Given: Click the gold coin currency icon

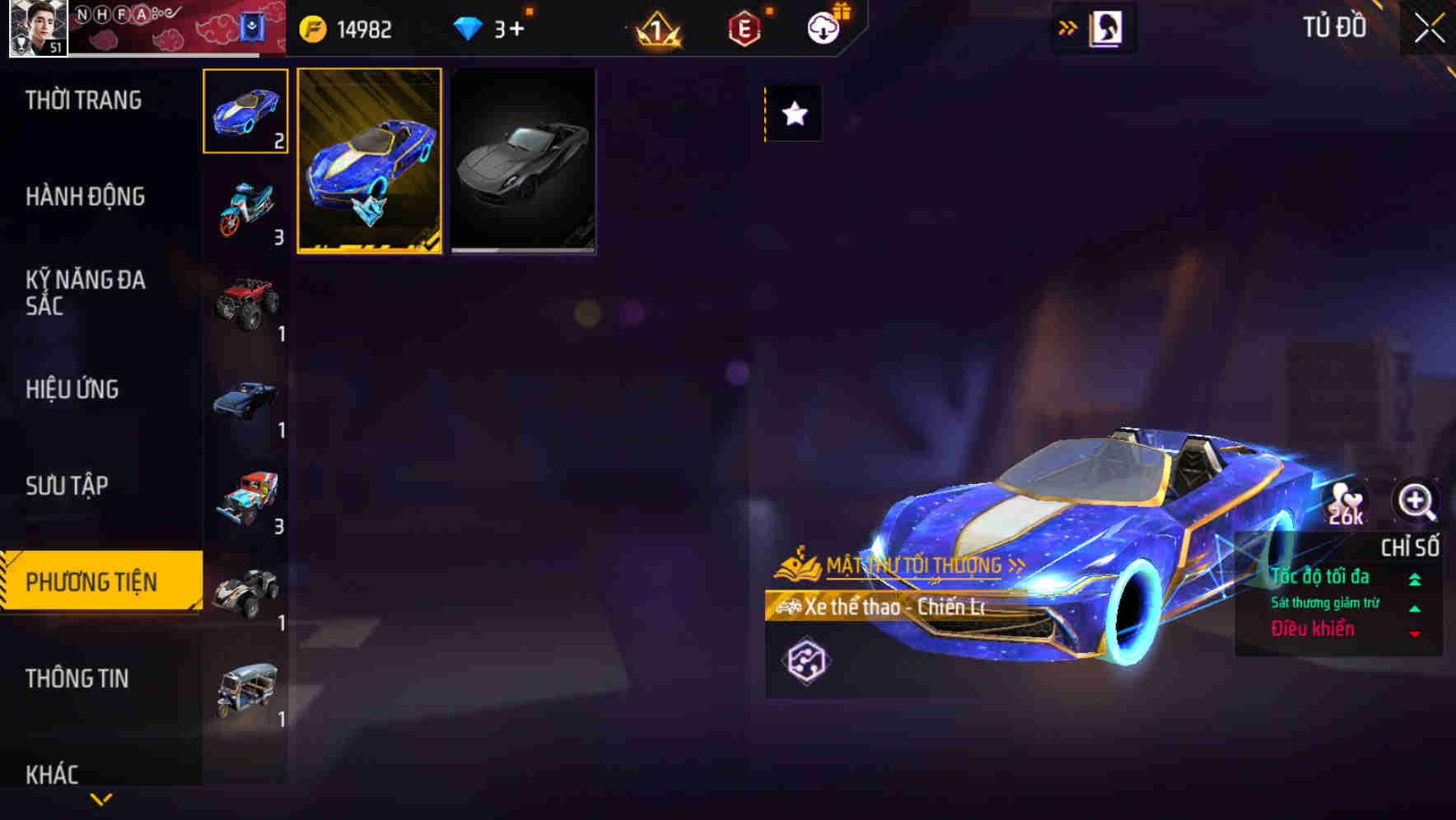Looking at the screenshot, I should (x=313, y=29).
